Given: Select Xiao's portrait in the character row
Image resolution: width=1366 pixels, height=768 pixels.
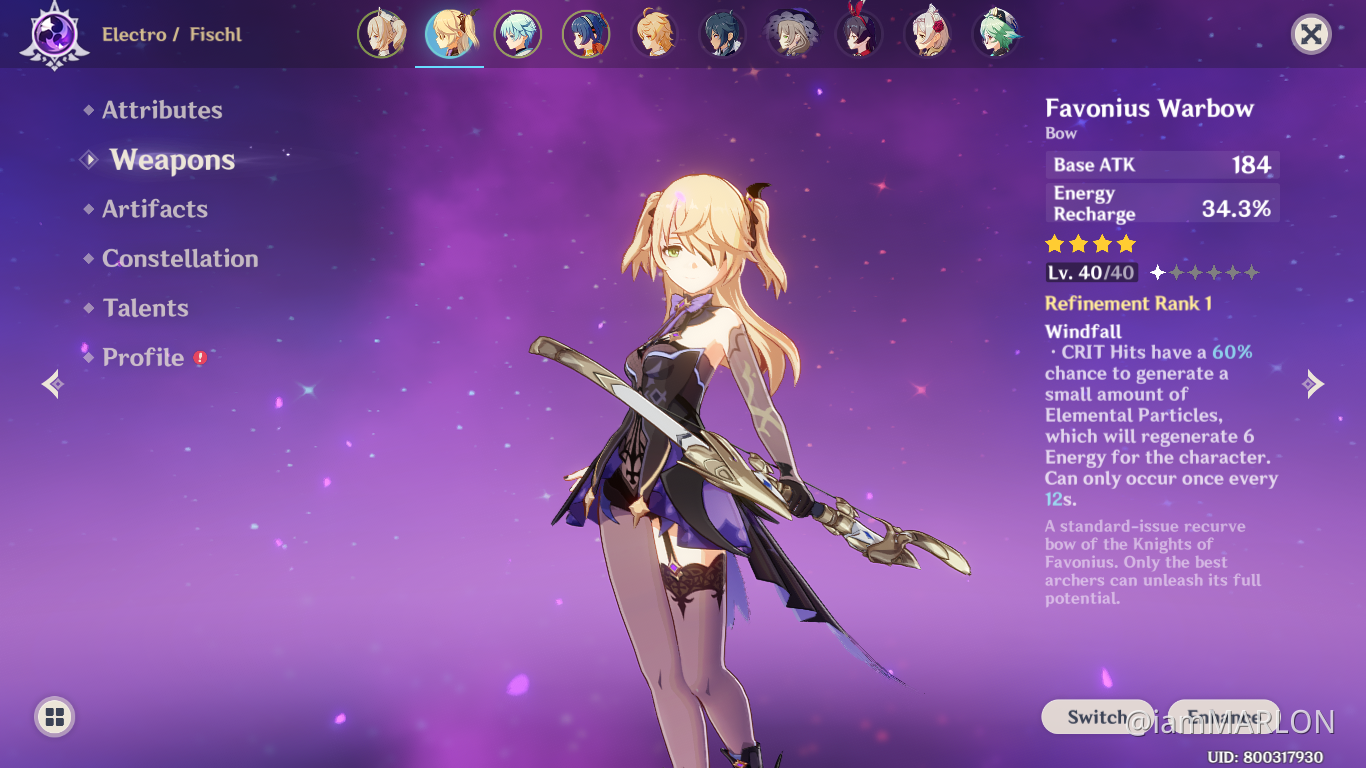Looking at the screenshot, I should tap(723, 33).
